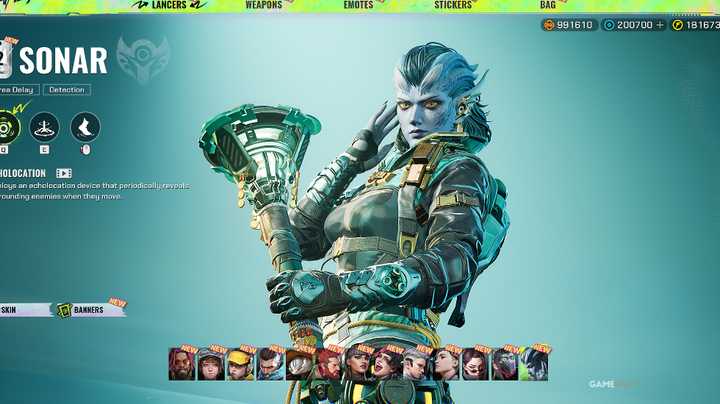The width and height of the screenshot is (720, 404).
Task: Go to the Emotes tab
Action: click(358, 5)
